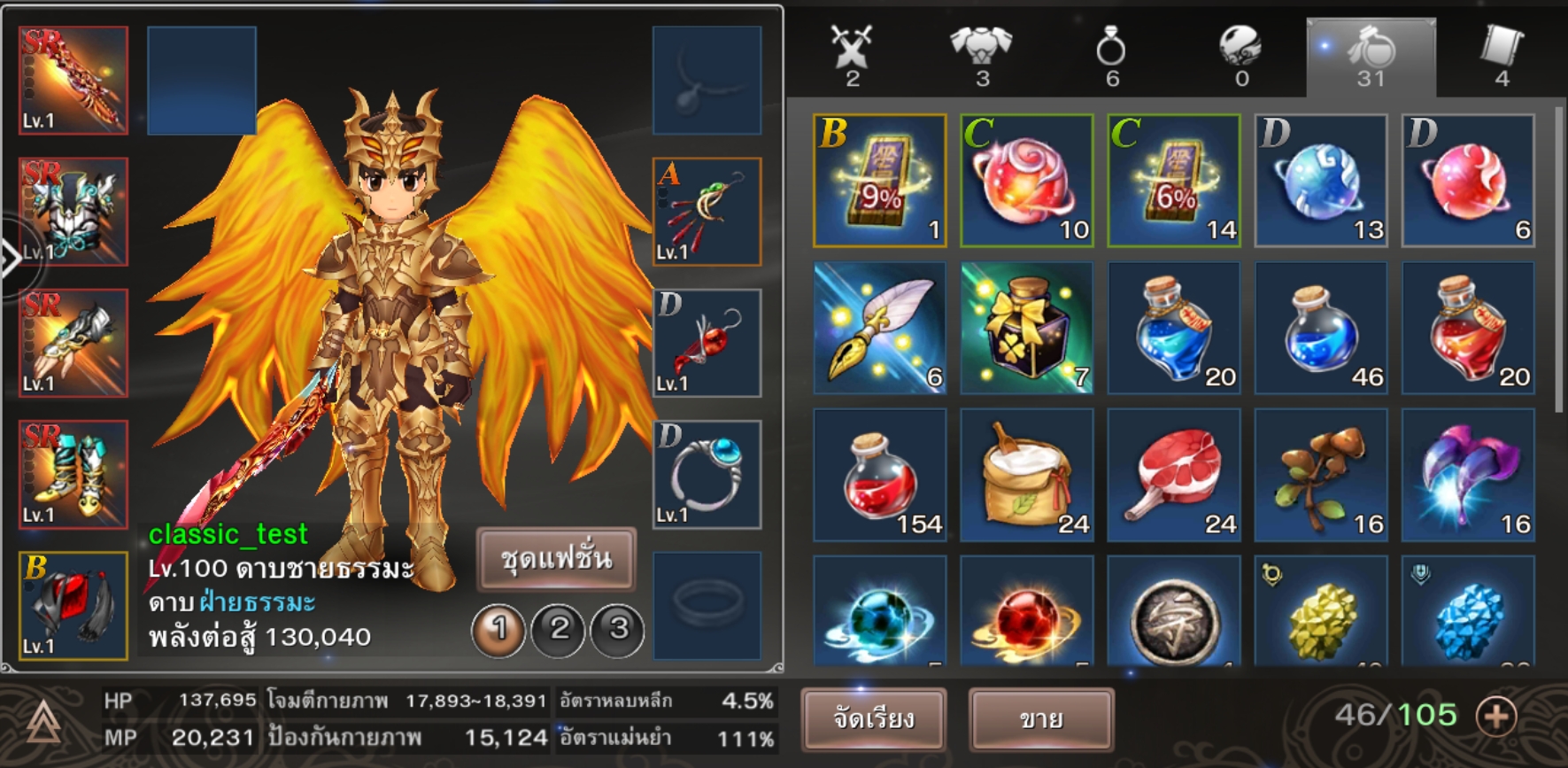Tap the ขาย sell button

click(x=1040, y=718)
